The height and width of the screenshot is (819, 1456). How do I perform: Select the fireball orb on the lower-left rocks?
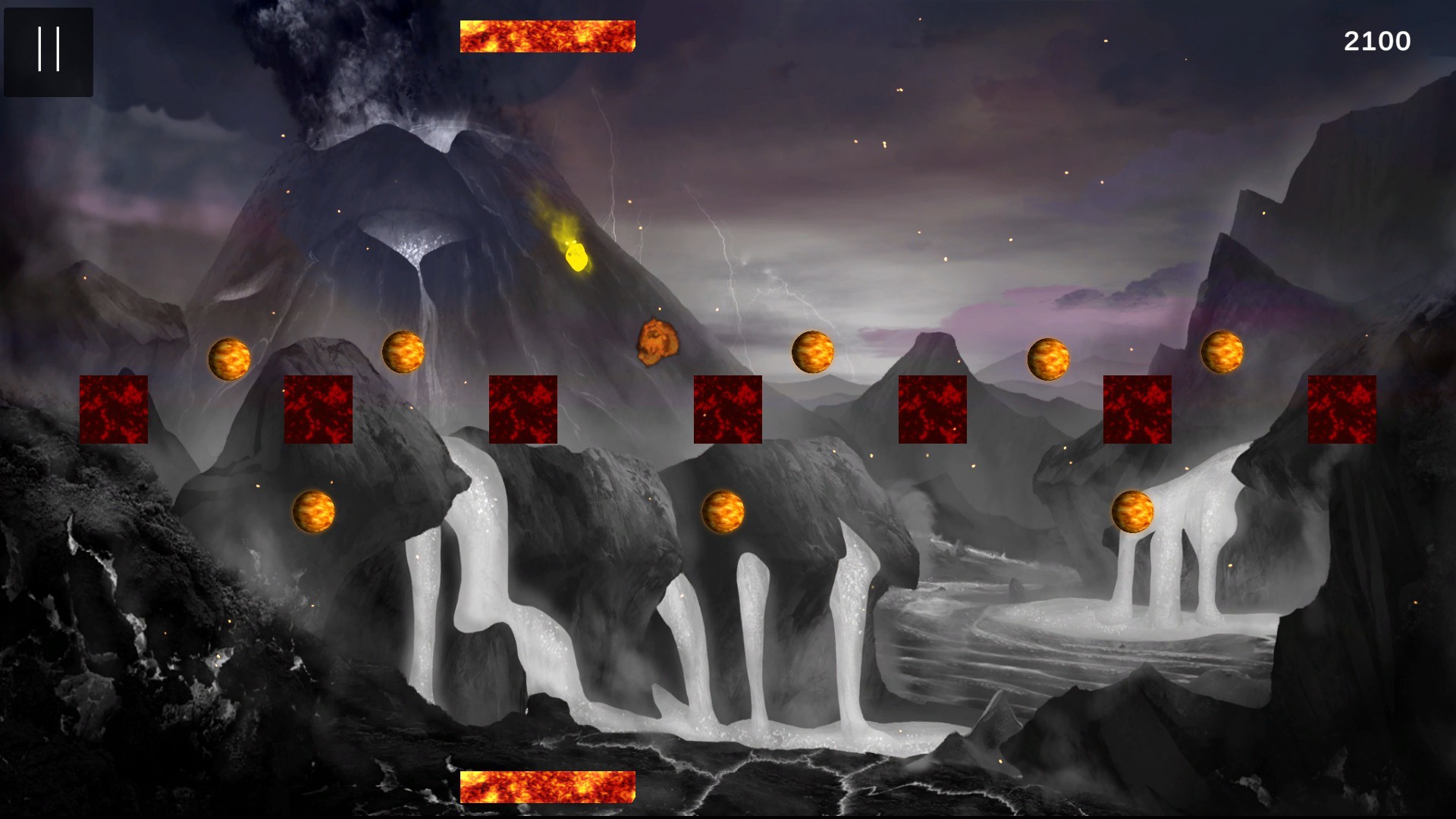pos(315,512)
